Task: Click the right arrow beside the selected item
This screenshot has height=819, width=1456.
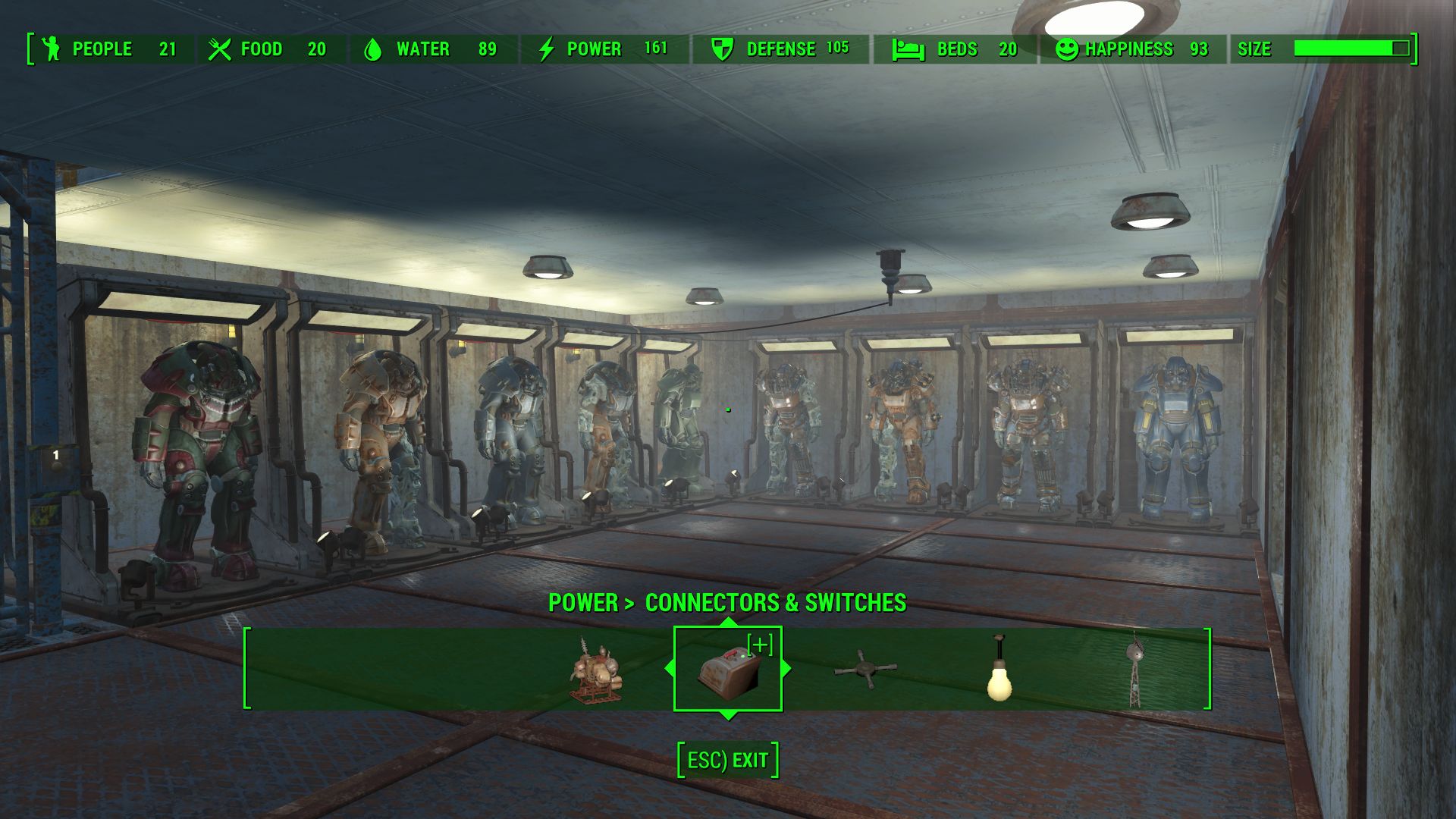Action: (786, 669)
